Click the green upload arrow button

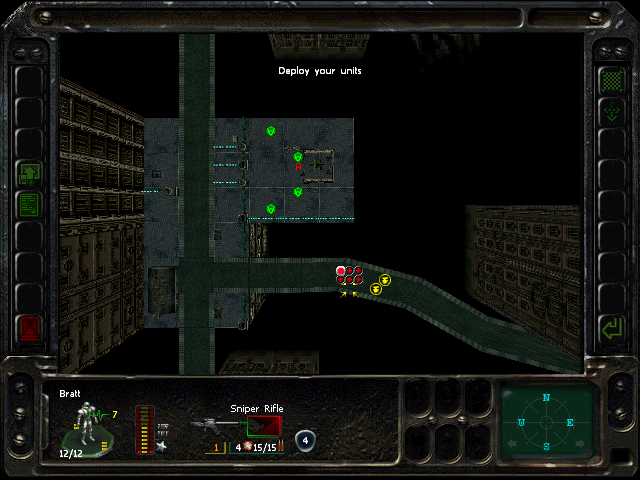click(x=29, y=174)
